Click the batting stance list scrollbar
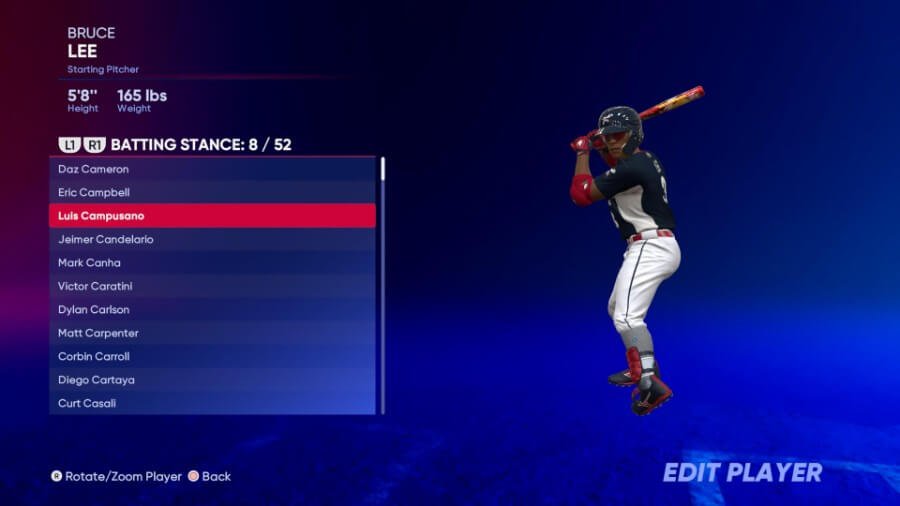The image size is (900, 506). pos(383,285)
